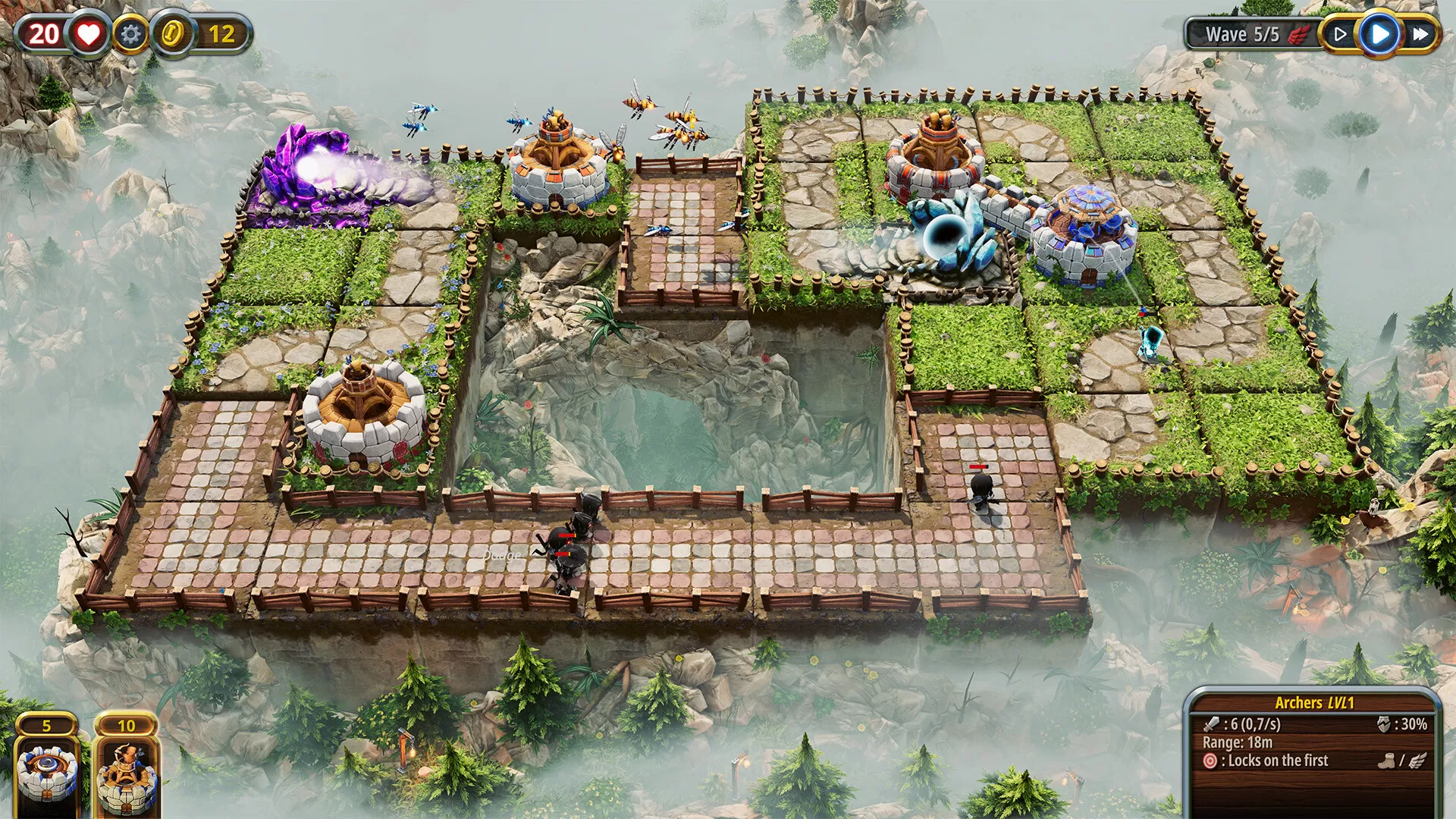The height and width of the screenshot is (819, 1456).
Task: Click the shield armor icon showing 30%
Action: [1382, 724]
